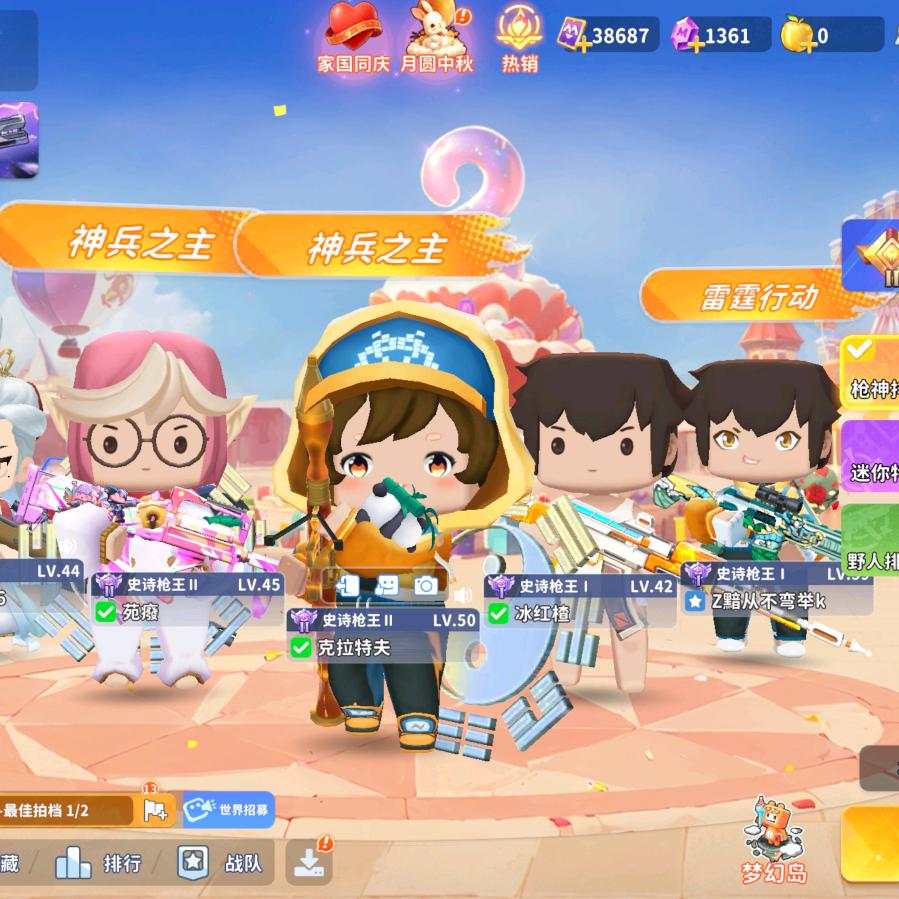Open the 热销 hot-sale shop

tap(519, 38)
